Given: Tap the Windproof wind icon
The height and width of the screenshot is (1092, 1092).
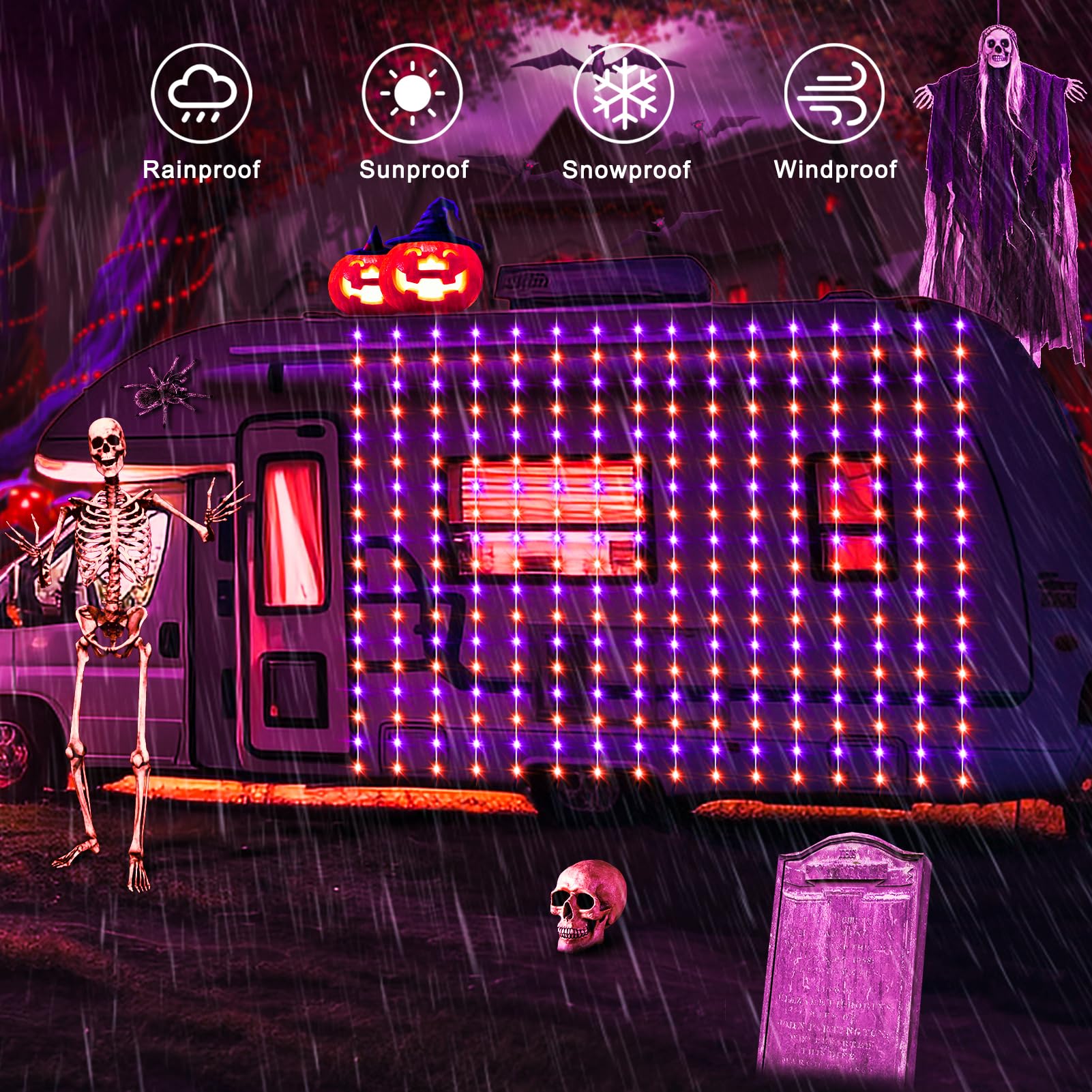Looking at the screenshot, I should (834, 93).
